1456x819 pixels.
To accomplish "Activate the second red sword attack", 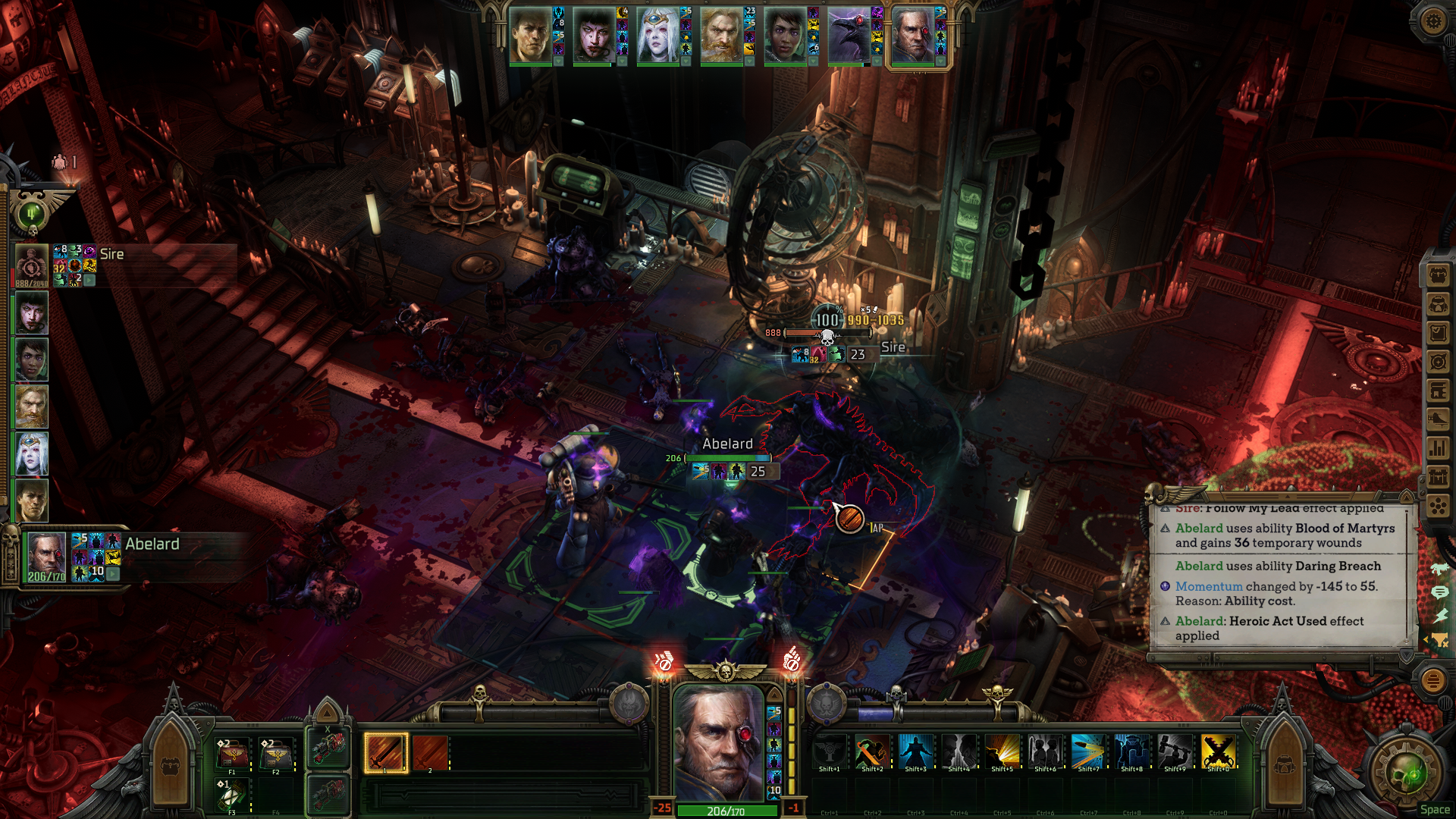I will 430,753.
